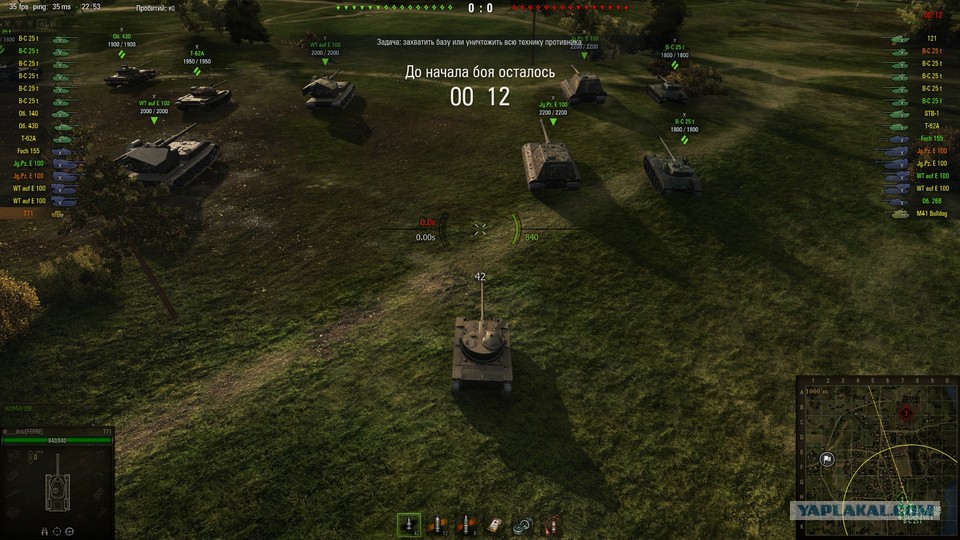
Task: Click the red enemy base marker on minimap
Action: [x=907, y=412]
